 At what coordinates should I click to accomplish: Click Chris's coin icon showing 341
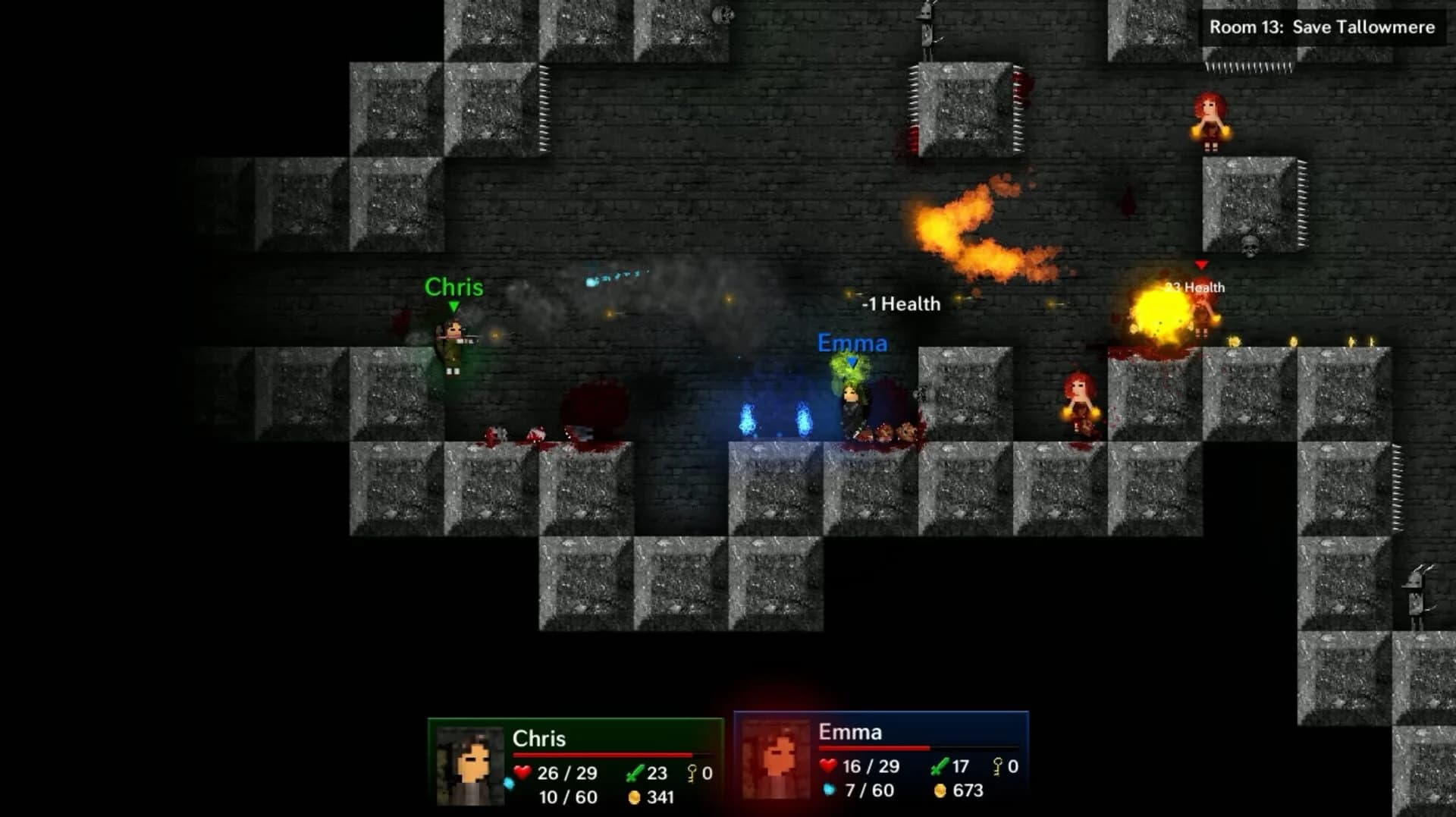point(635,797)
